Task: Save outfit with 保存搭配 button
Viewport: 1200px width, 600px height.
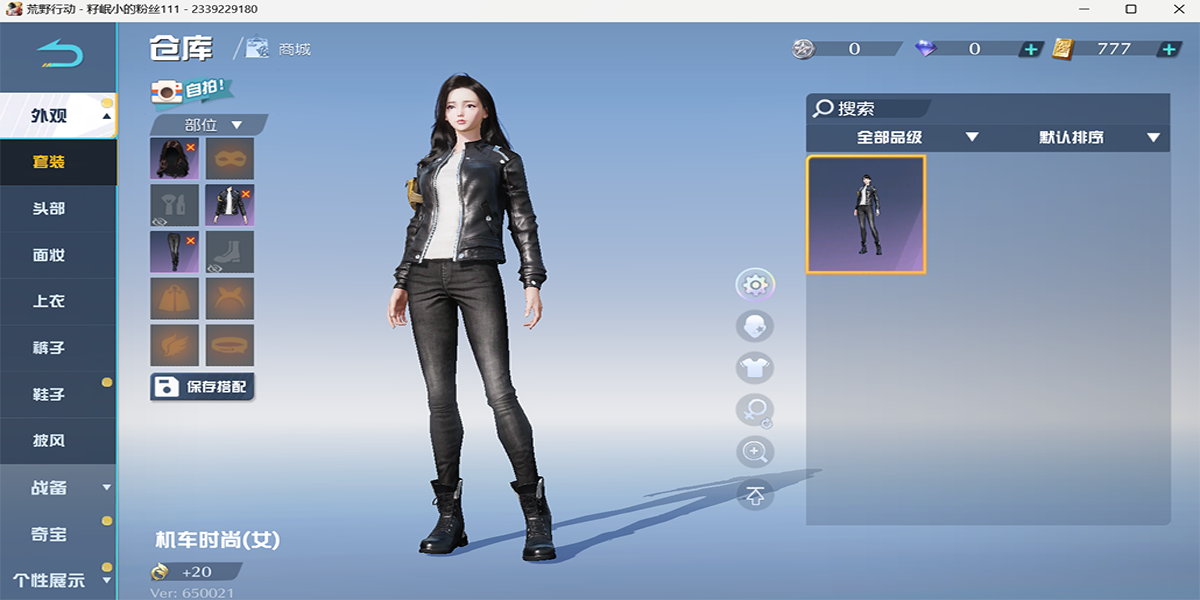Action: pos(202,387)
